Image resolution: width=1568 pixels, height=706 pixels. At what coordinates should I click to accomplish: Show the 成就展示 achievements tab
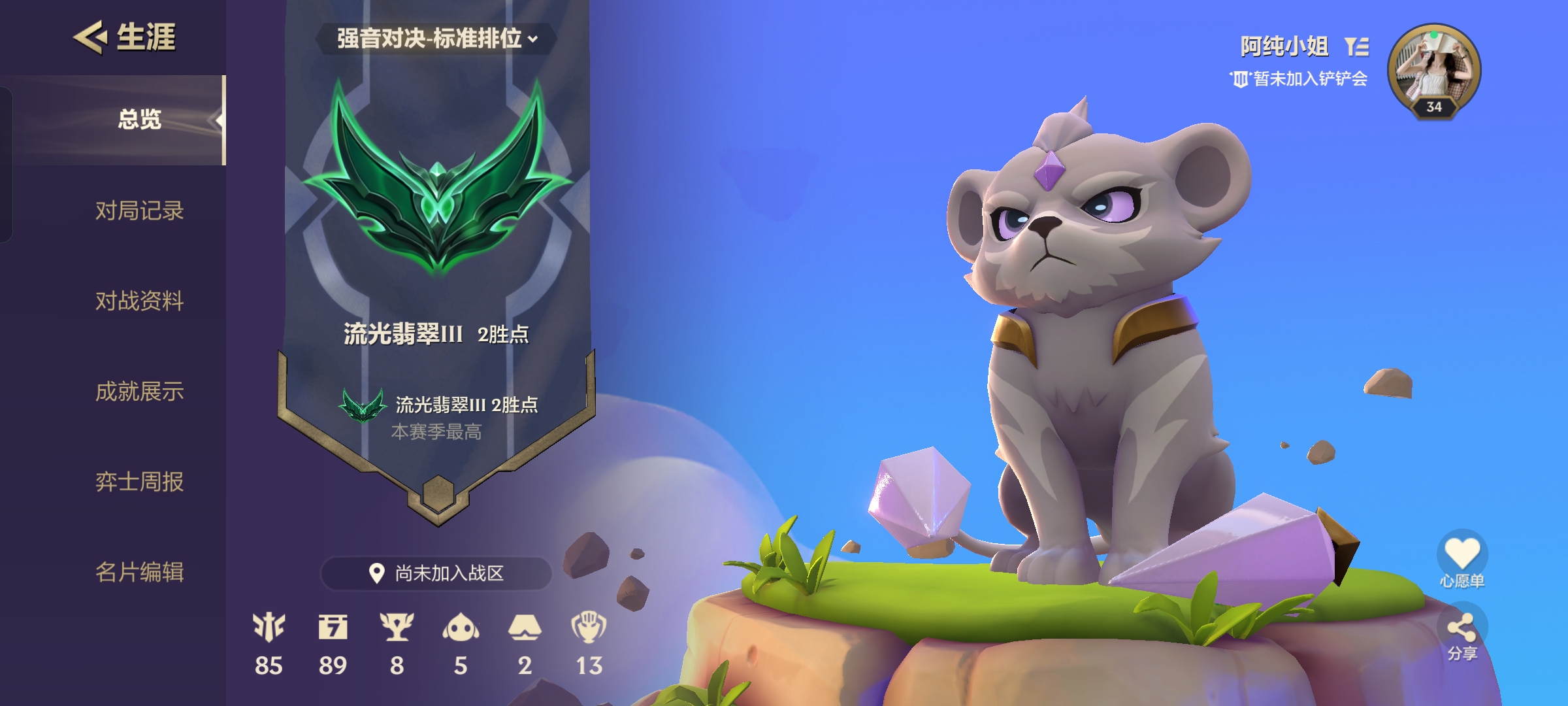coord(139,391)
